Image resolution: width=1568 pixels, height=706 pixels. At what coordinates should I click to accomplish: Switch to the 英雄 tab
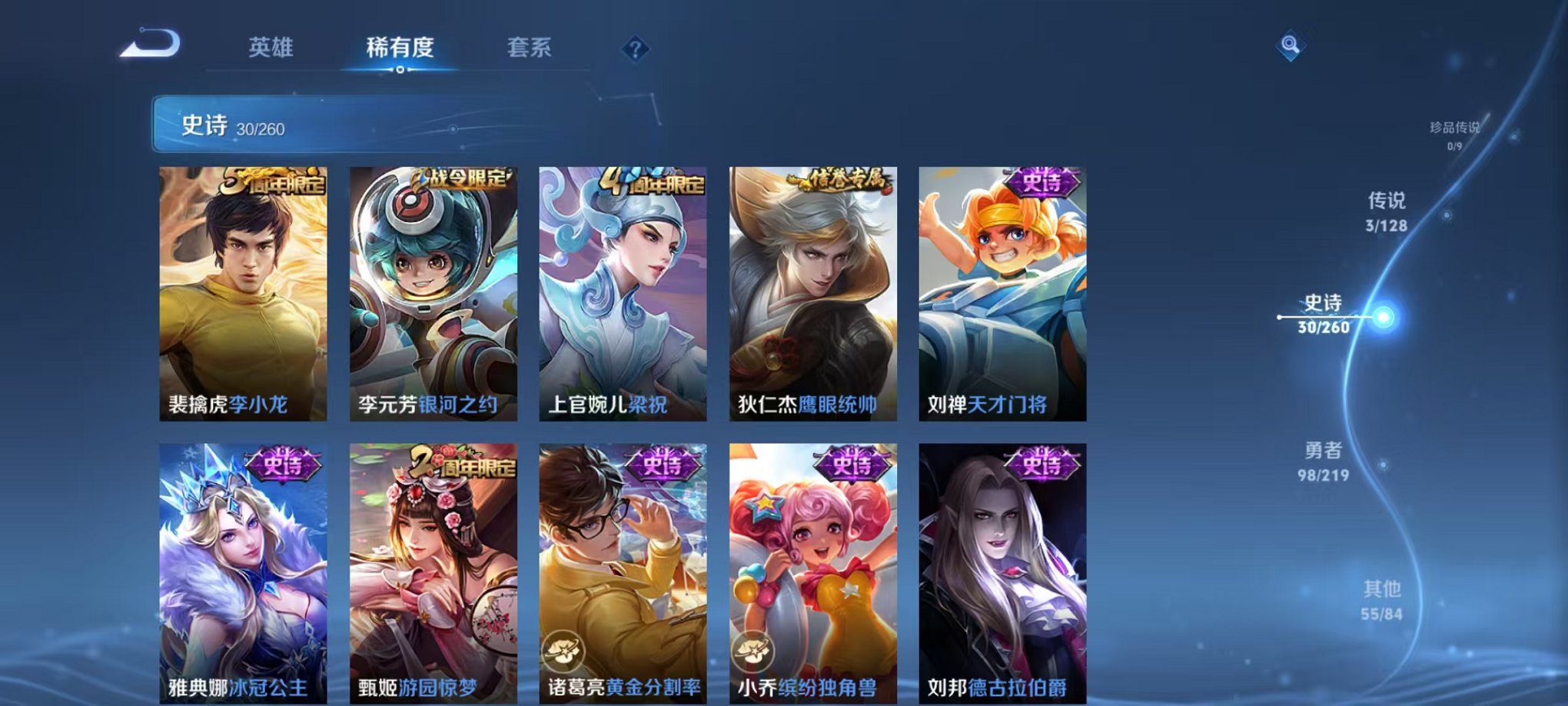pos(271,48)
